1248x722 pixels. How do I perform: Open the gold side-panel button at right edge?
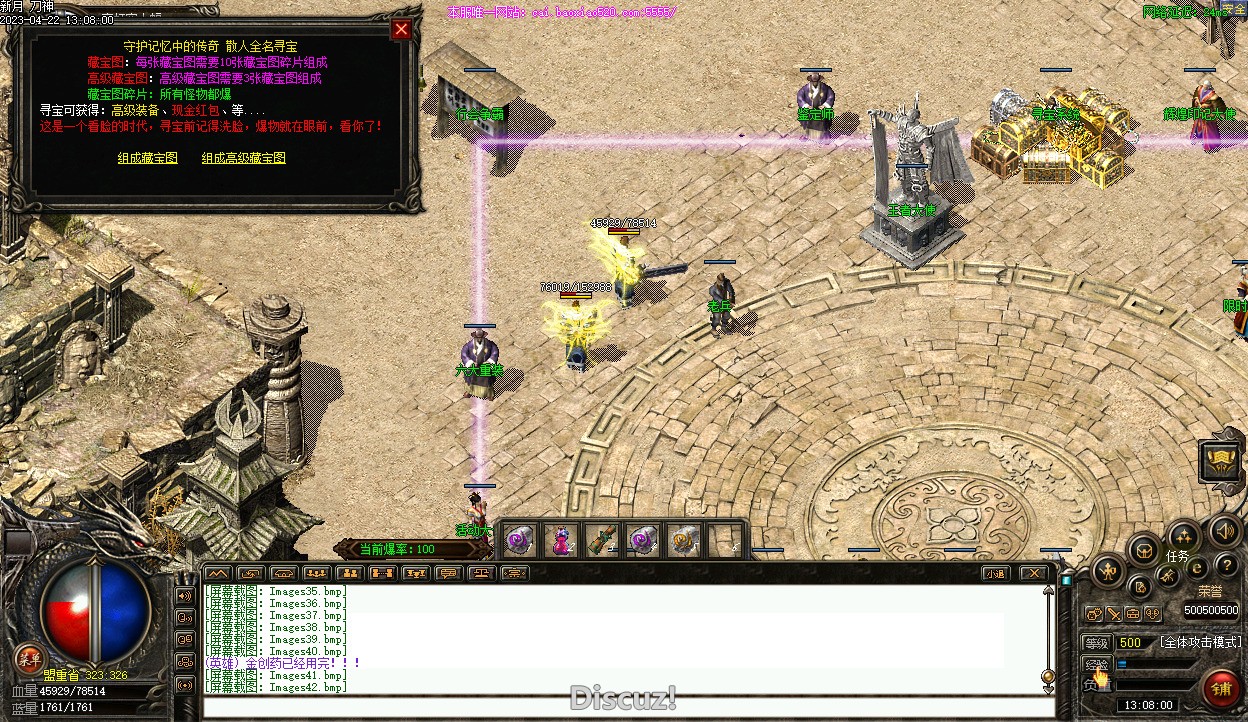tap(1222, 462)
